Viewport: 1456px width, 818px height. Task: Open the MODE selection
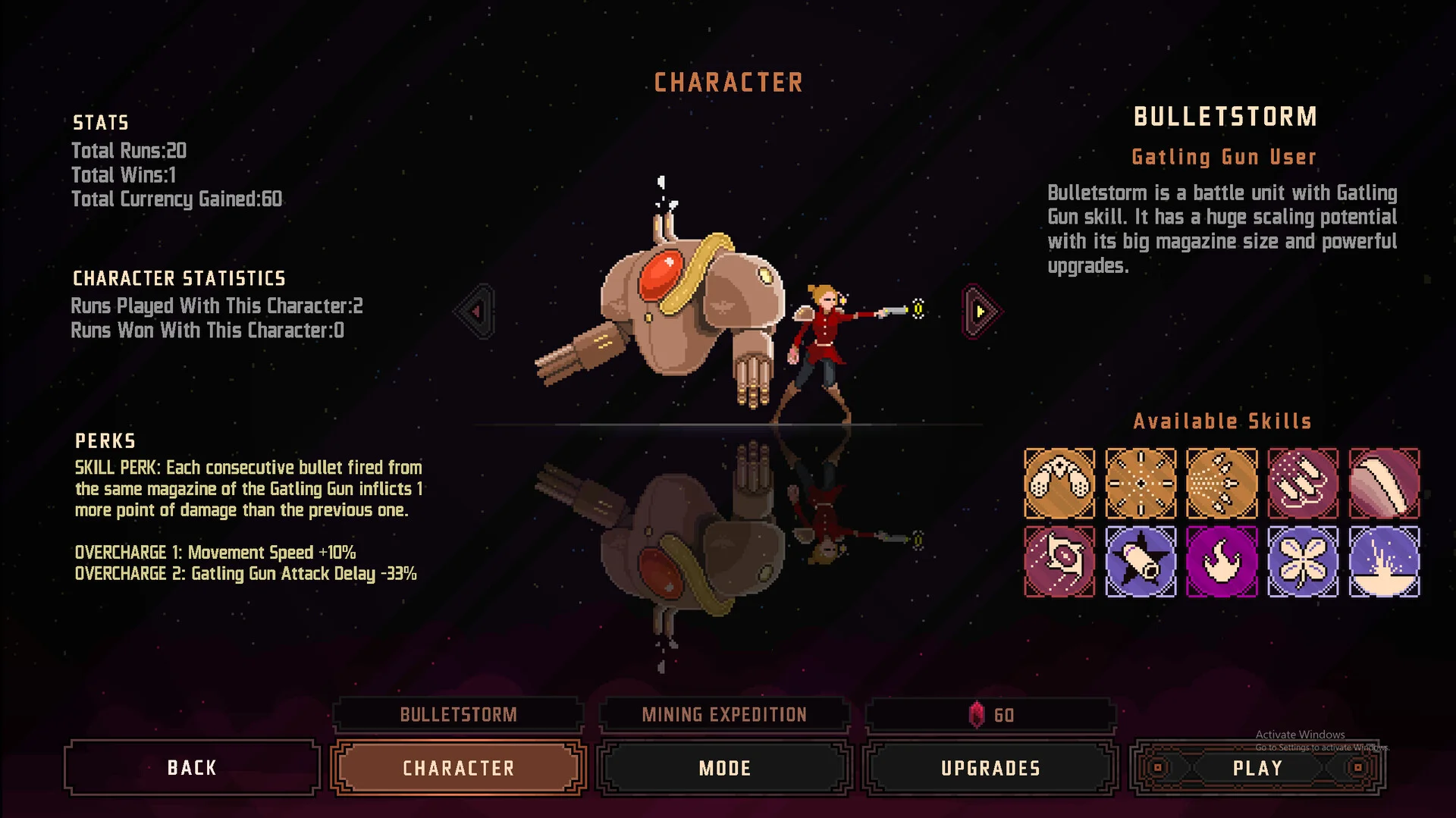[x=724, y=768]
